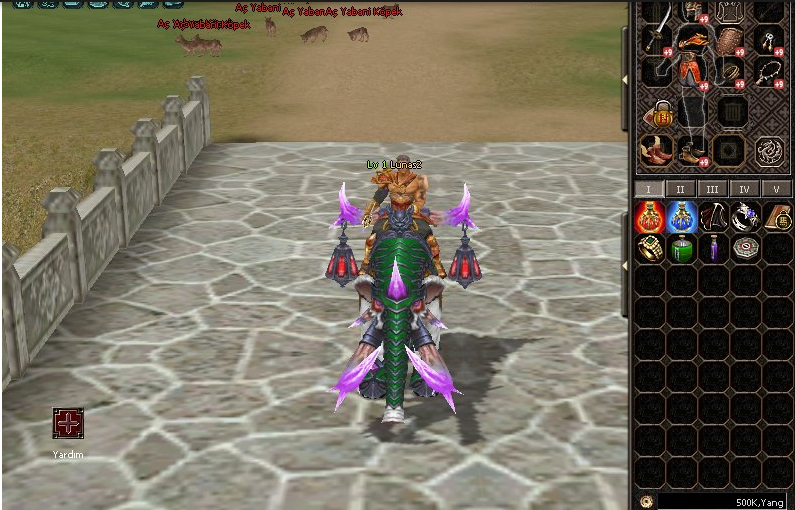Pick the purple vial in inventory

pyautogui.click(x=713, y=248)
